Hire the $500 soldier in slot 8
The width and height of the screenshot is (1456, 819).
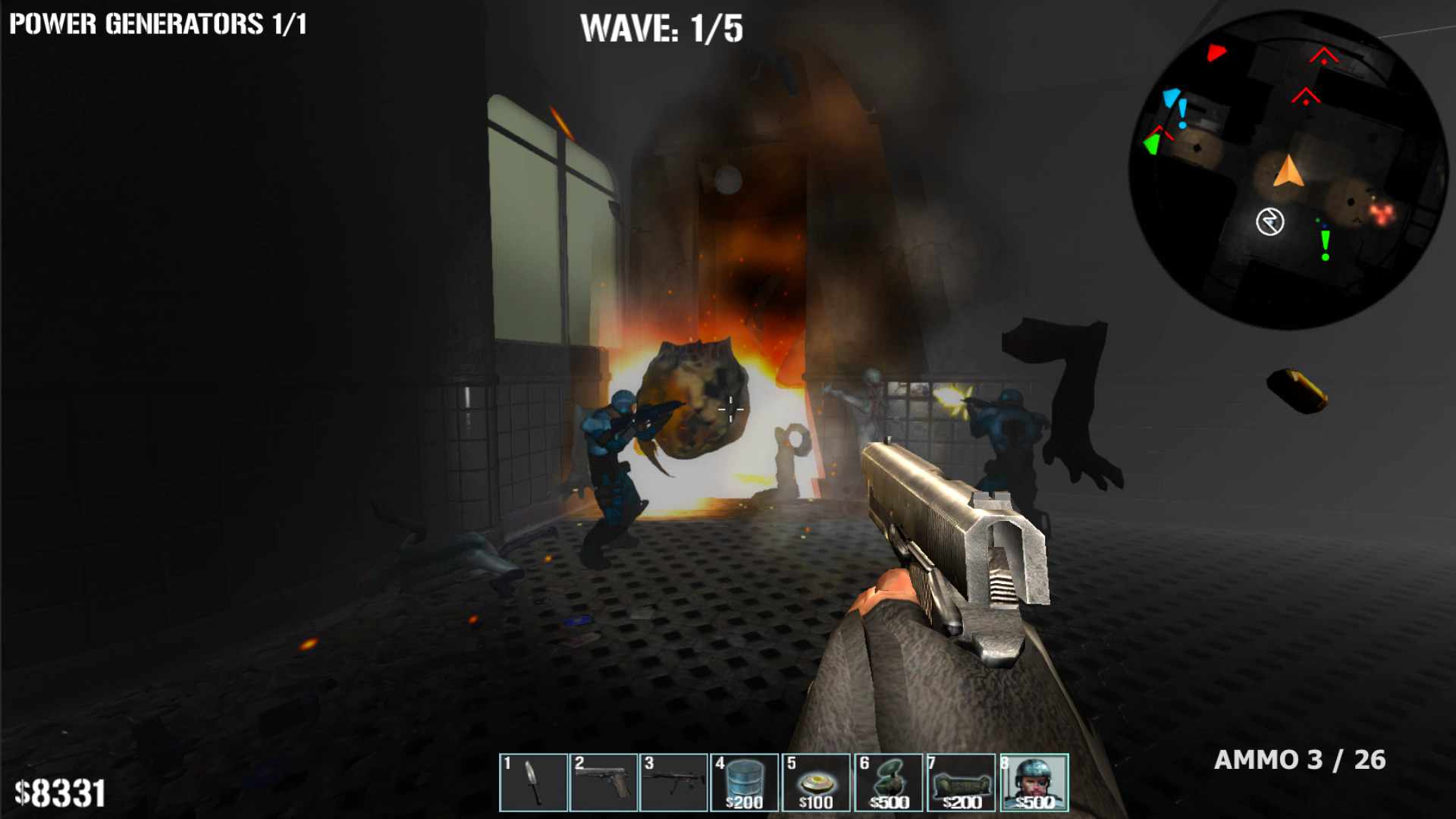pyautogui.click(x=1034, y=783)
